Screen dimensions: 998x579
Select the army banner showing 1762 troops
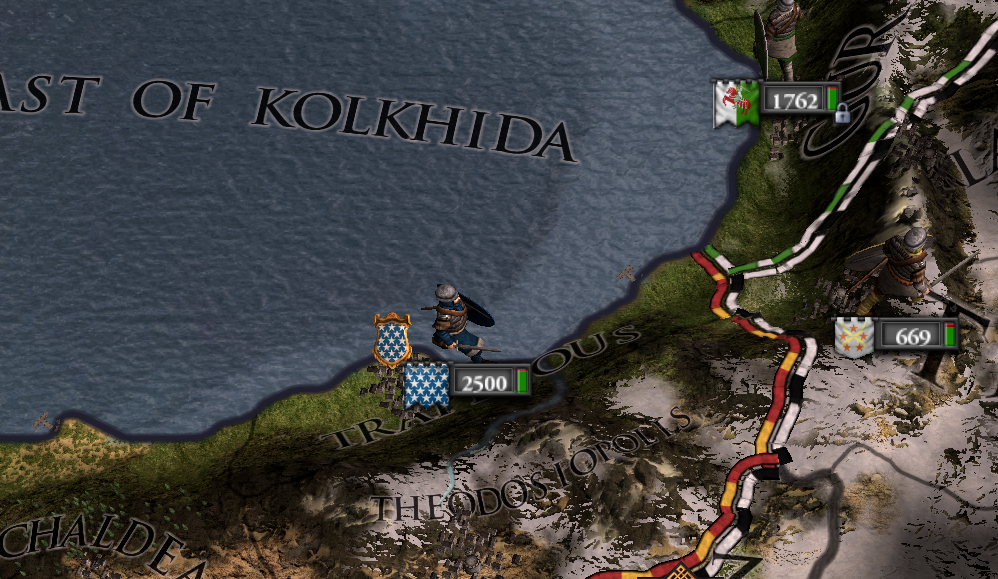(x=775, y=101)
